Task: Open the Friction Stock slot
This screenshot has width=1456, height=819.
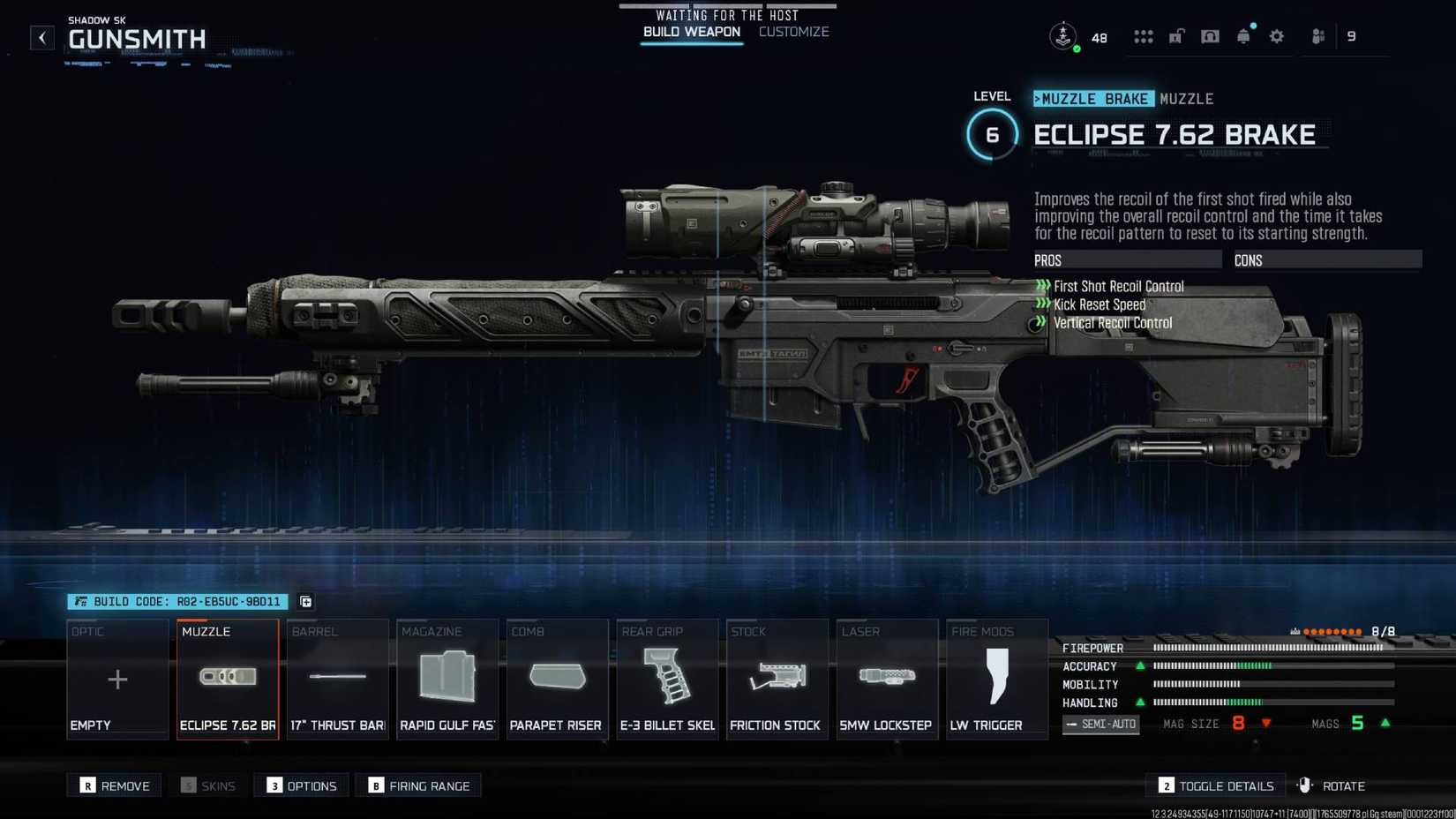Action: point(777,680)
